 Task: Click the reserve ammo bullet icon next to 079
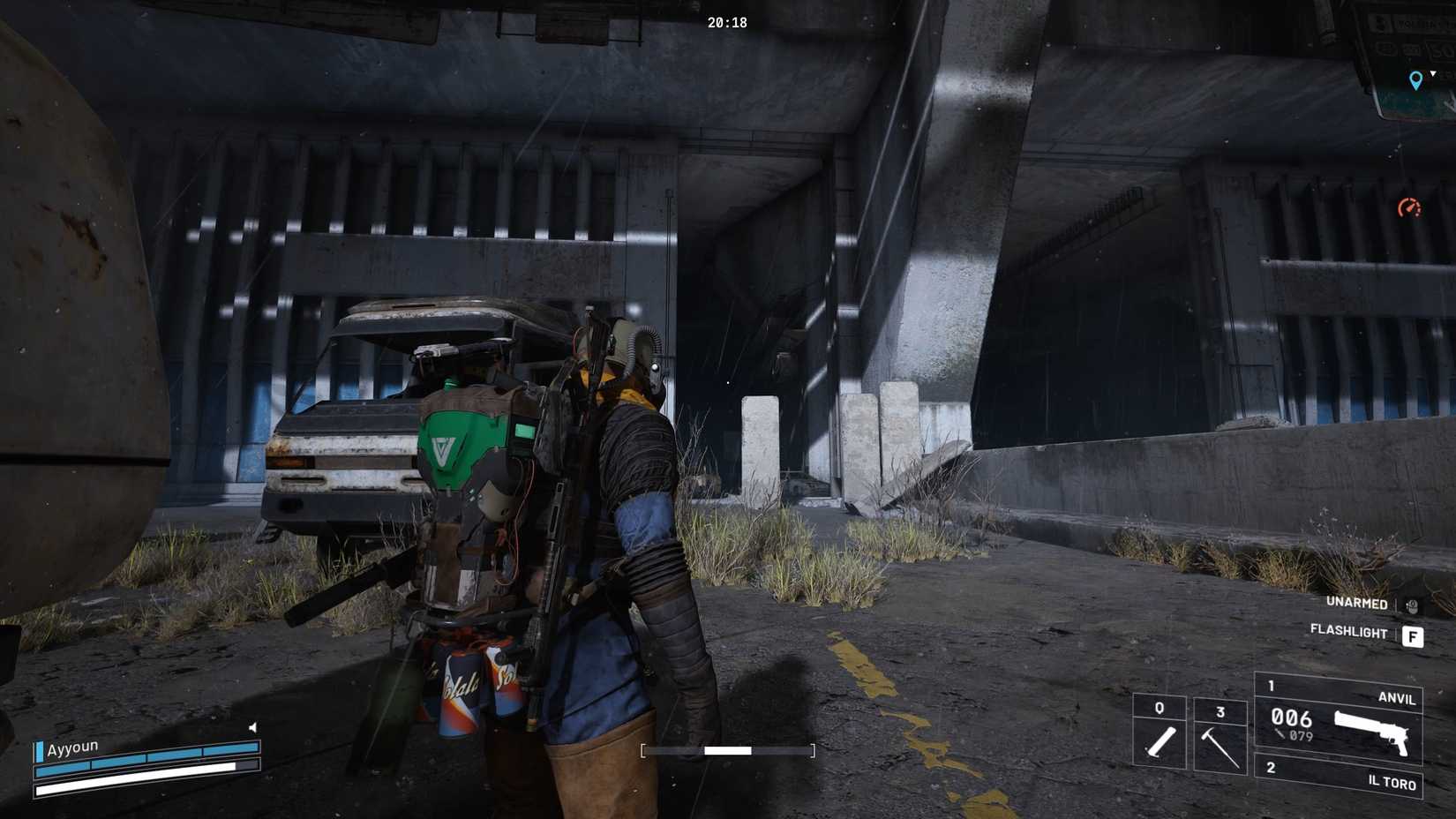(x=1280, y=733)
